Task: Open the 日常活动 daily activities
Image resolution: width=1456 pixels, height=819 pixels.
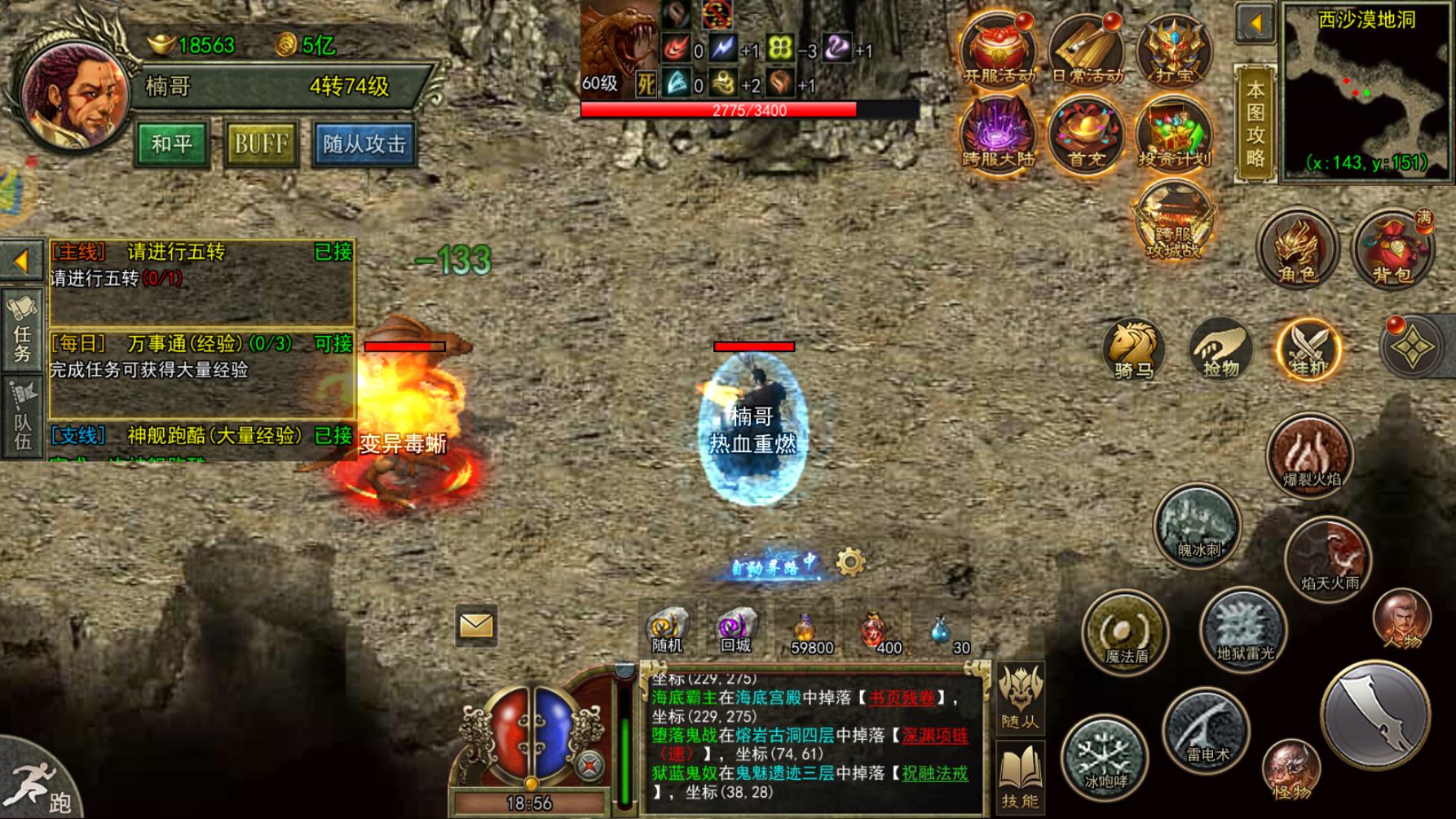Action: 1087,51
